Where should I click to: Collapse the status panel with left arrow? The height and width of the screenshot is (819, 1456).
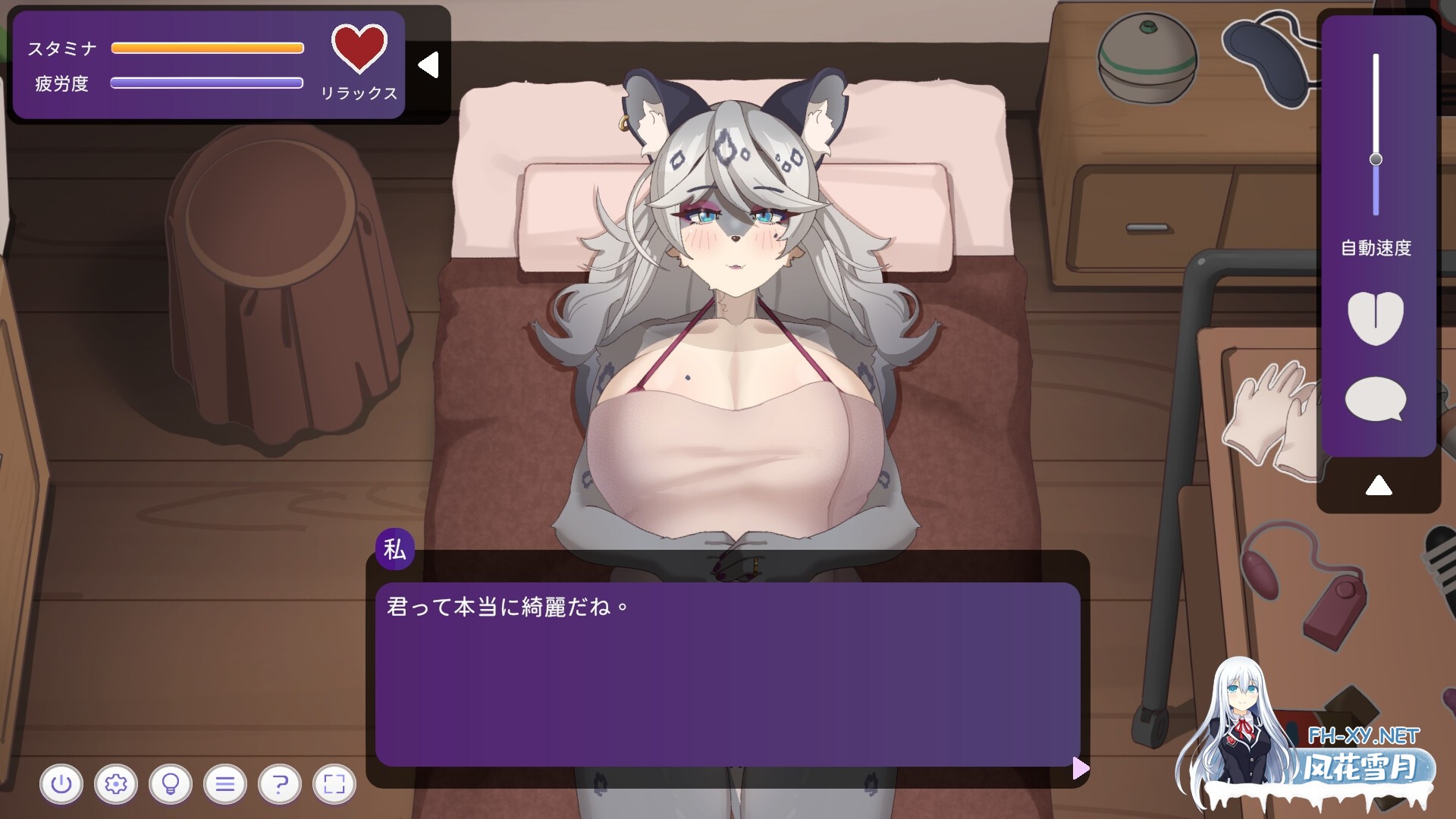click(429, 64)
